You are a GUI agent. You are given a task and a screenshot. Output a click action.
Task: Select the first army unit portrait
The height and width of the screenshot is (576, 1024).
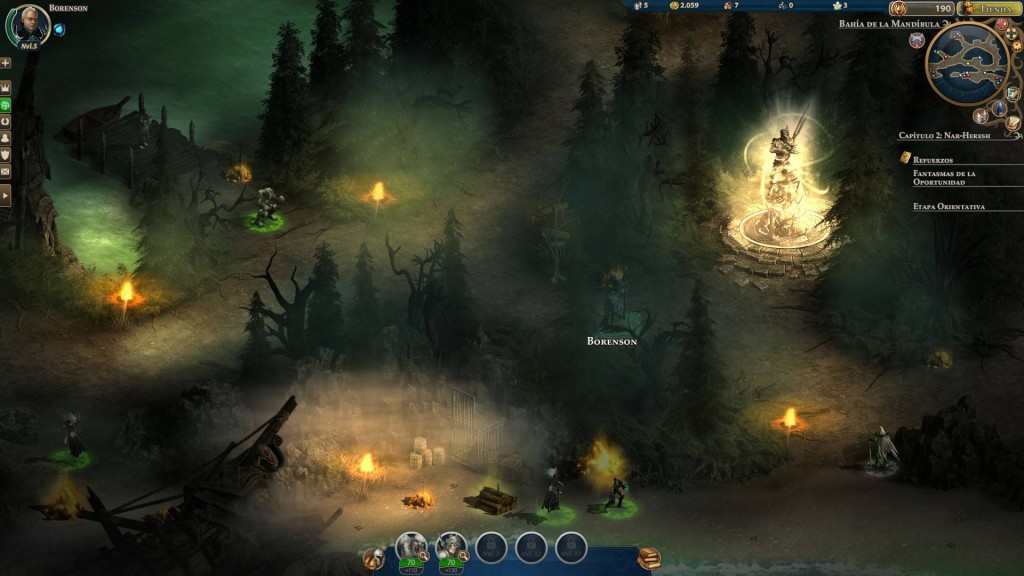click(x=410, y=546)
